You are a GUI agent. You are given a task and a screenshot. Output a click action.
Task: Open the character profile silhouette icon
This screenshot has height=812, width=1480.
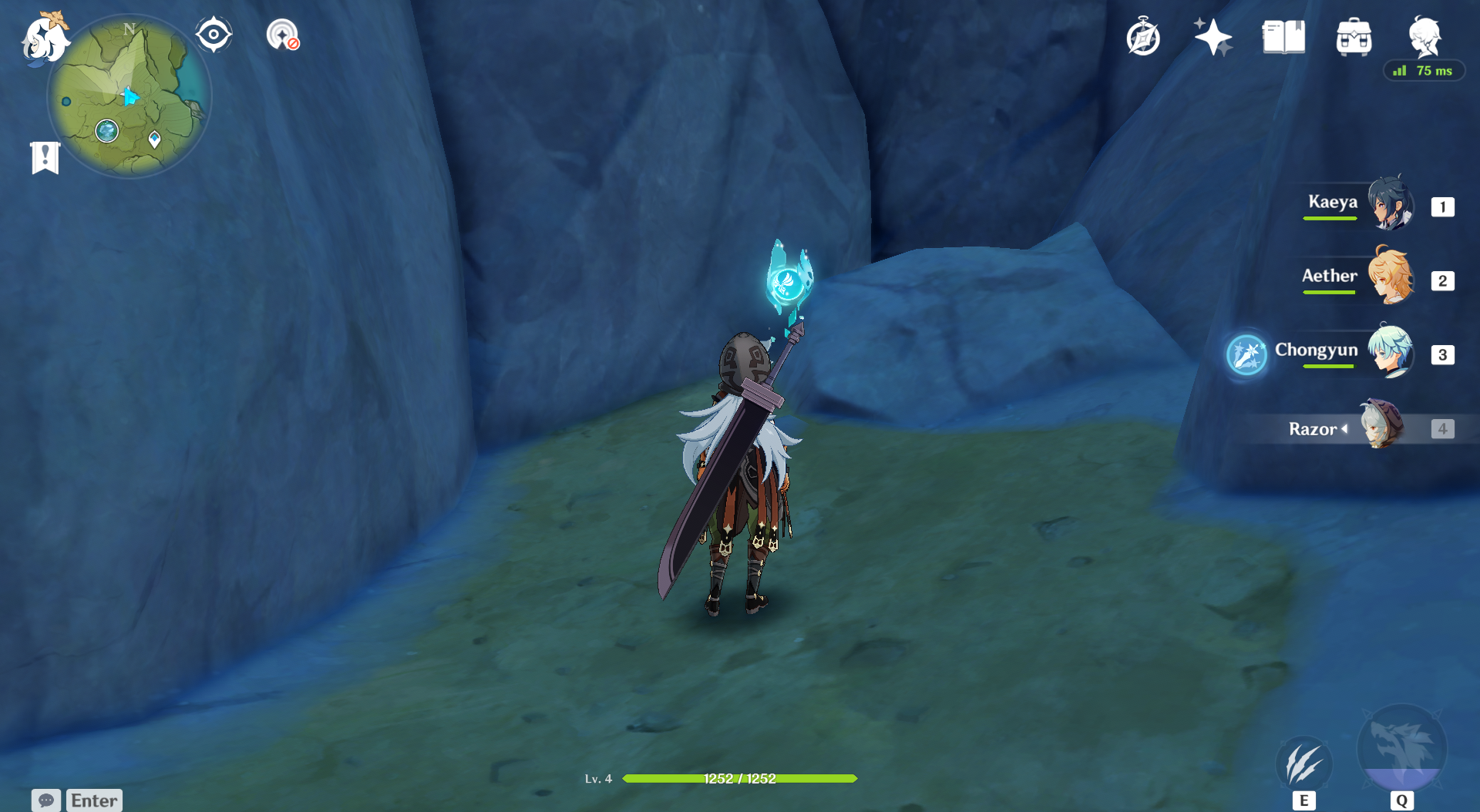[x=1424, y=35]
